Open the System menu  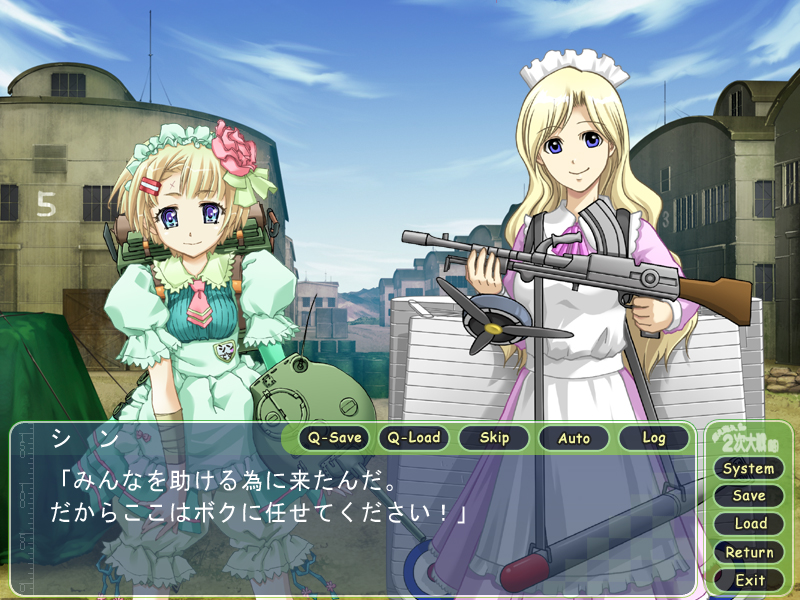[749, 469]
